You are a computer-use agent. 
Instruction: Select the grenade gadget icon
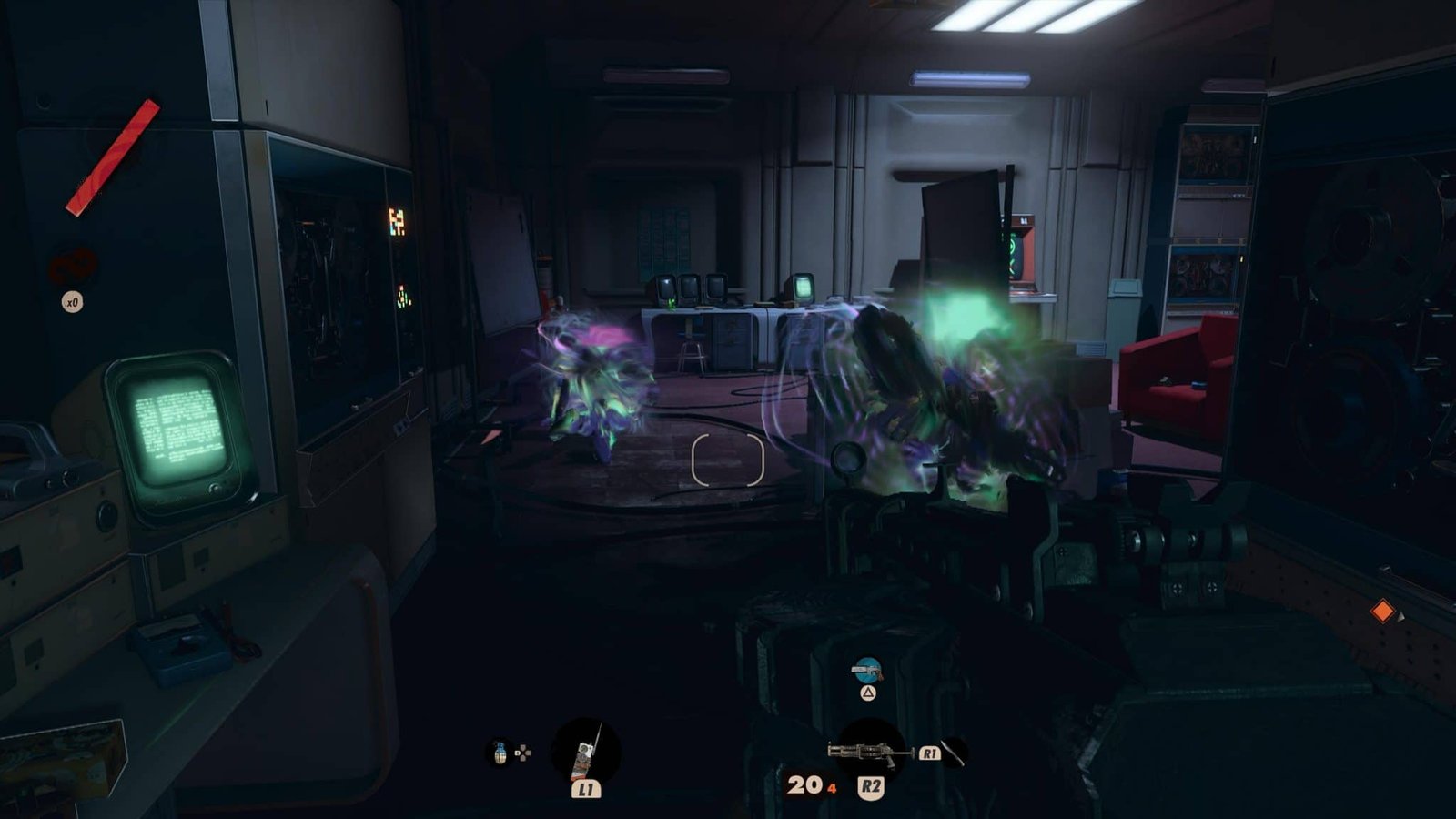500,753
